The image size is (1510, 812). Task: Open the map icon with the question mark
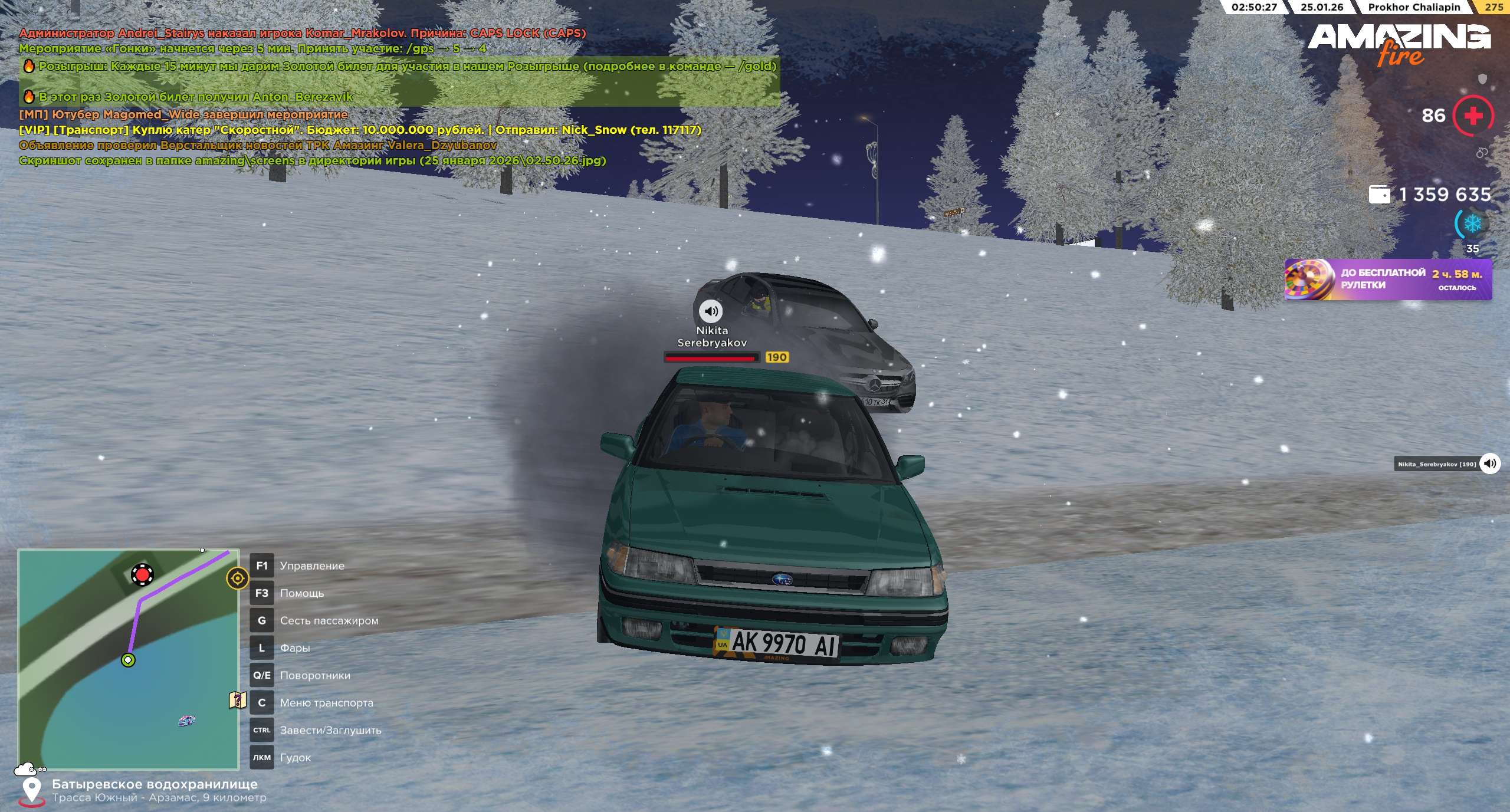(x=237, y=701)
